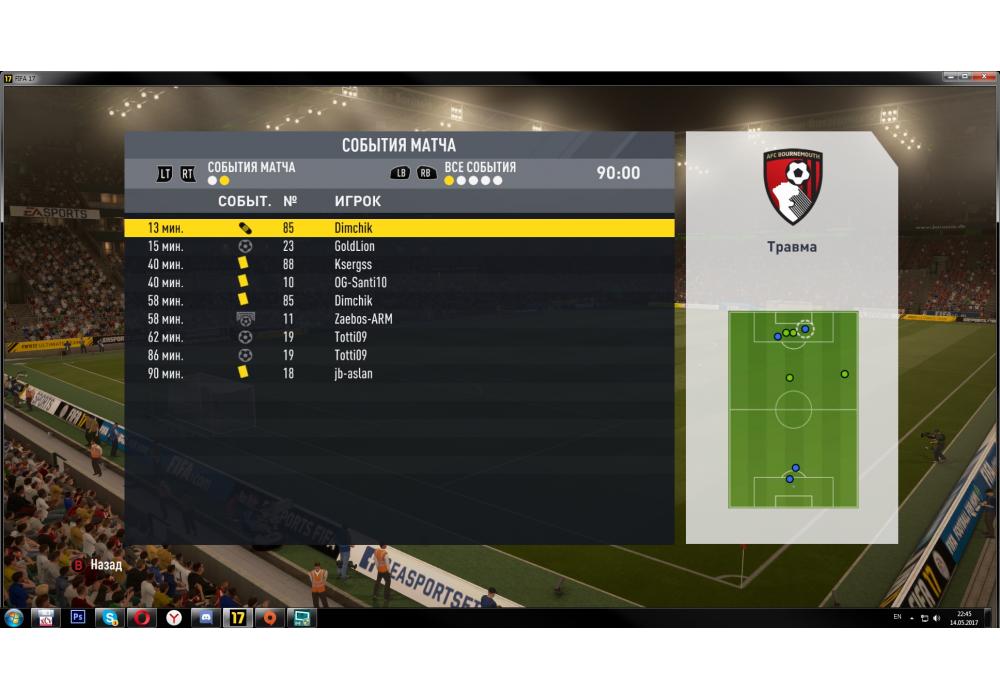Image resolution: width=1000 pixels, height=700 pixels.
Task: Select the Ksergss yellow card event
Action: [x=398, y=264]
